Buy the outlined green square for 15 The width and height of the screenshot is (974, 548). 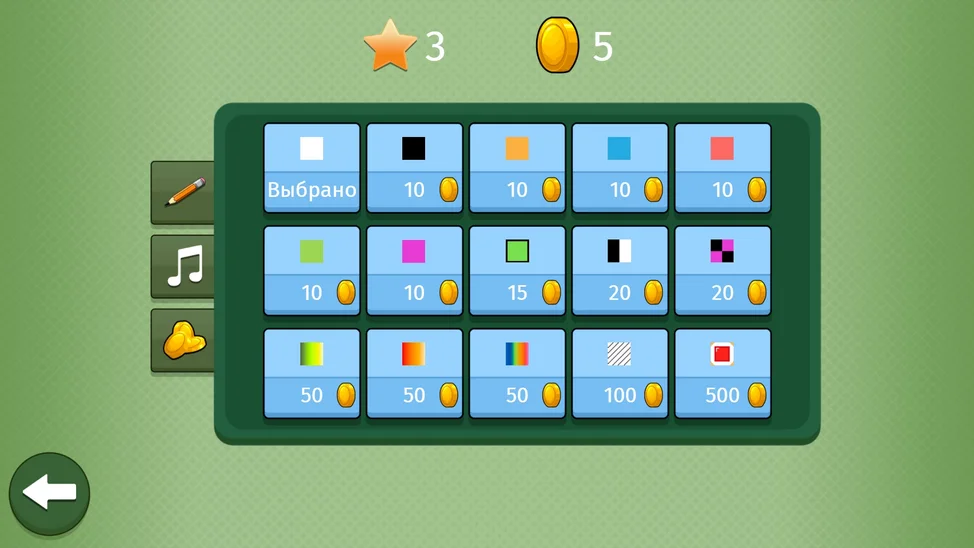click(x=517, y=271)
